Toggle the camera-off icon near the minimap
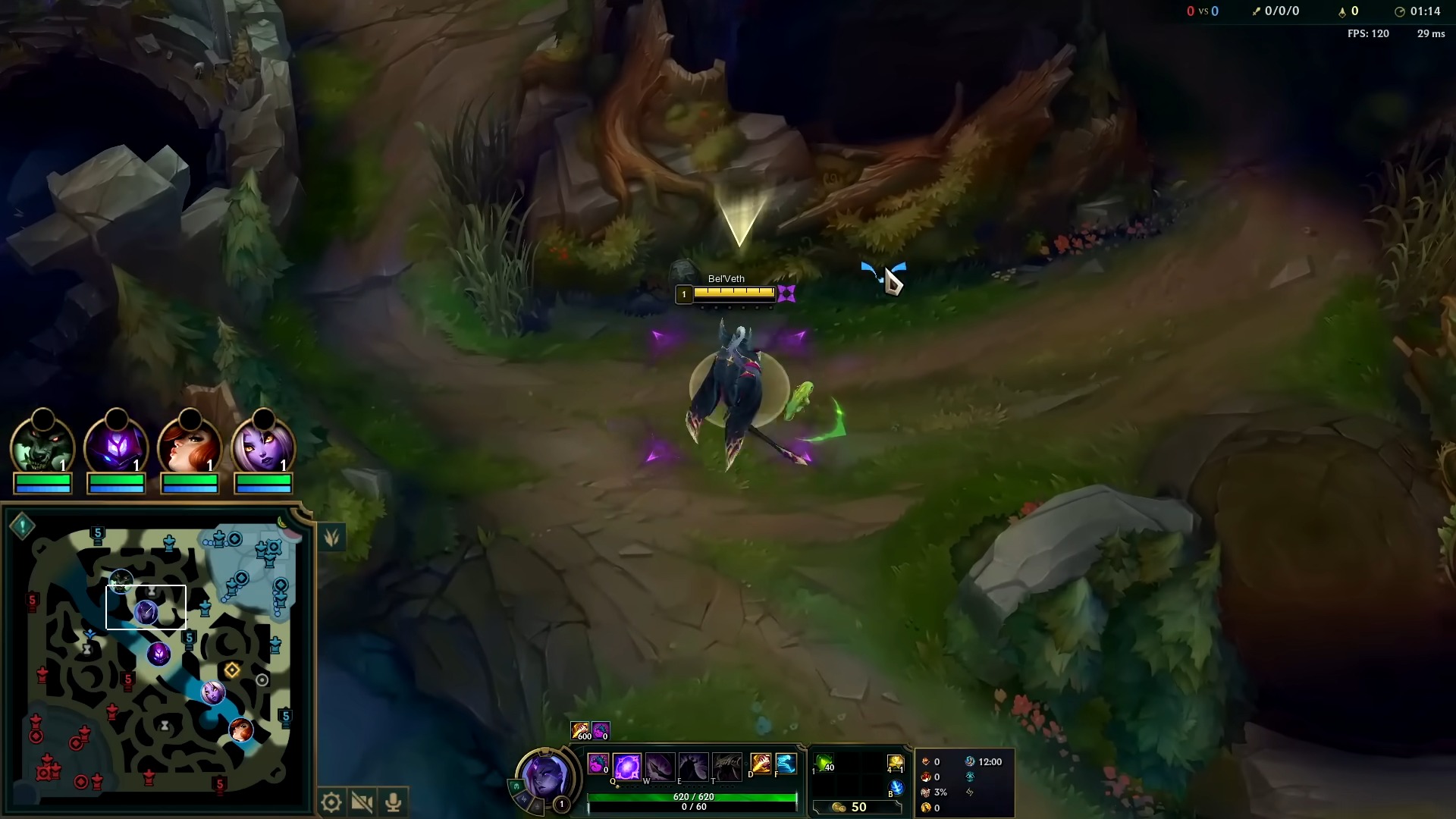 click(x=362, y=802)
